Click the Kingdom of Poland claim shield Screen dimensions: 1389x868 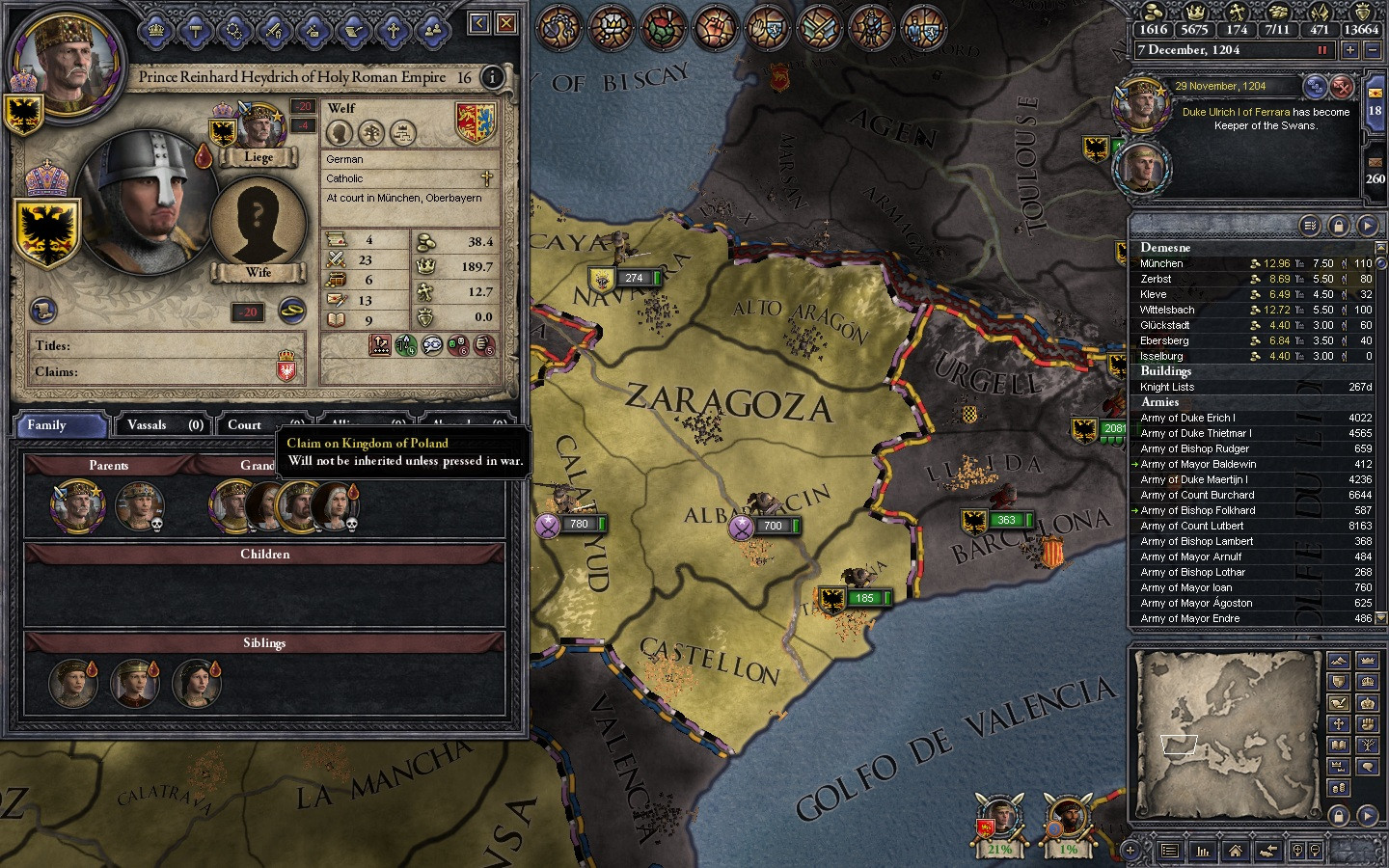(286, 369)
